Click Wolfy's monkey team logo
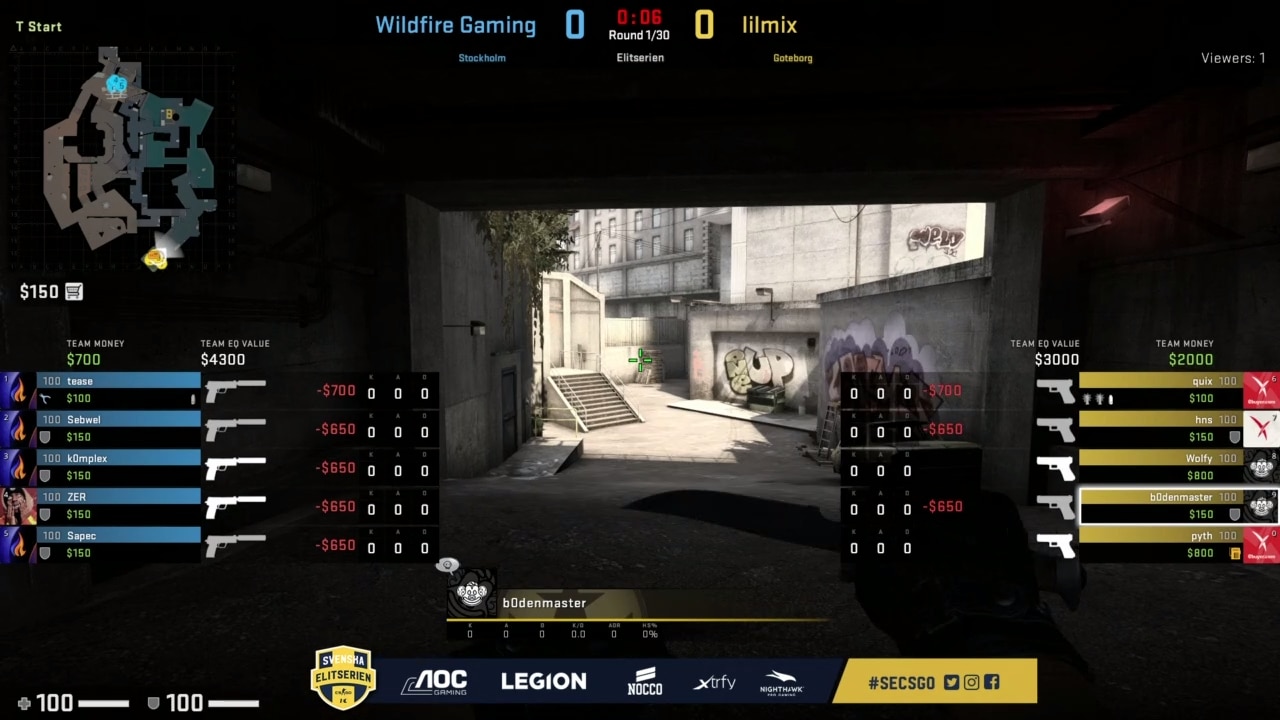 pyautogui.click(x=1261, y=466)
